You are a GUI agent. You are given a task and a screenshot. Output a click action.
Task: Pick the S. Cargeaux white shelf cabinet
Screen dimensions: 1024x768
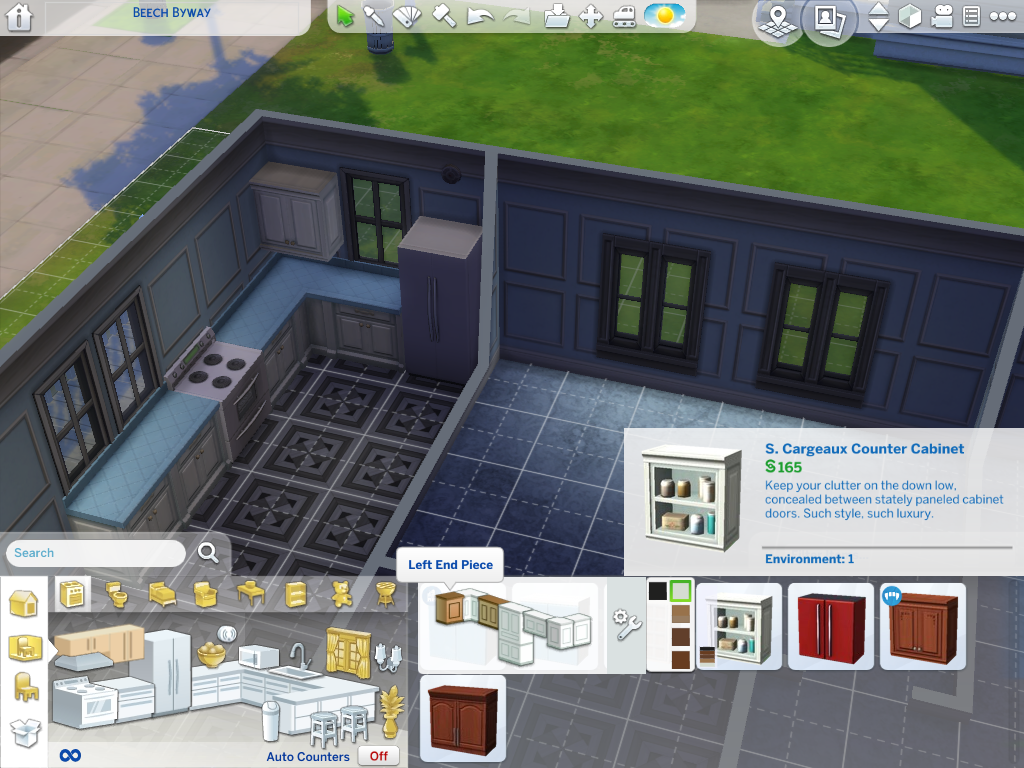(739, 626)
